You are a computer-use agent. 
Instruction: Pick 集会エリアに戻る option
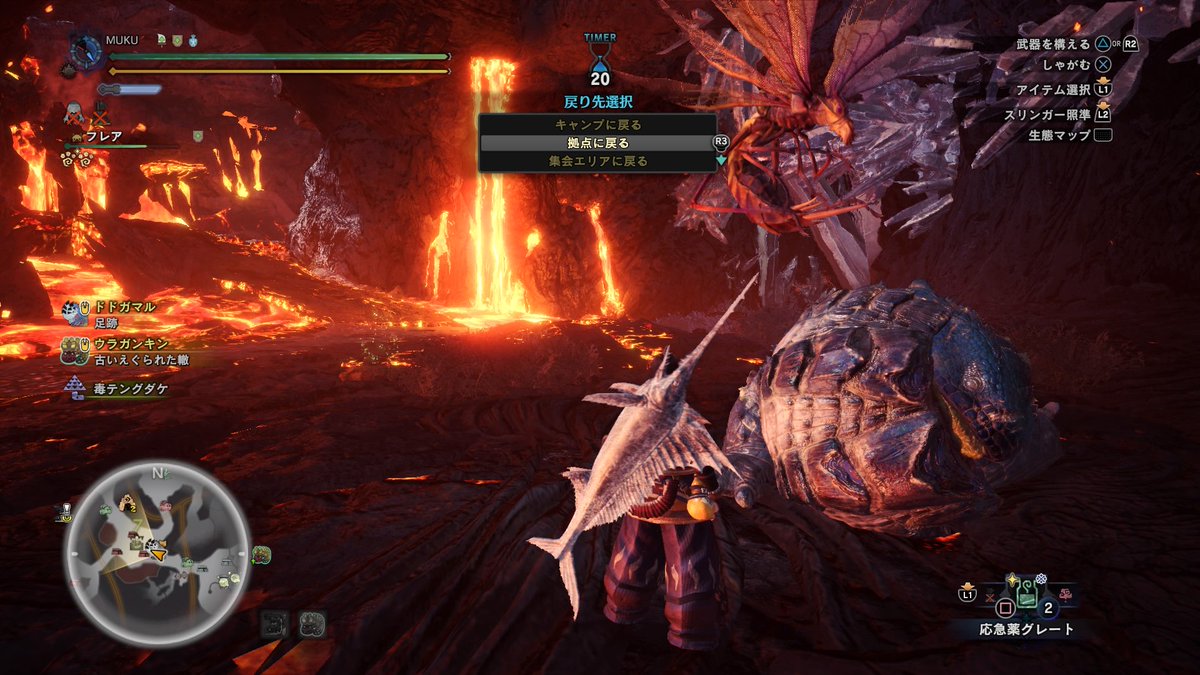pos(598,161)
